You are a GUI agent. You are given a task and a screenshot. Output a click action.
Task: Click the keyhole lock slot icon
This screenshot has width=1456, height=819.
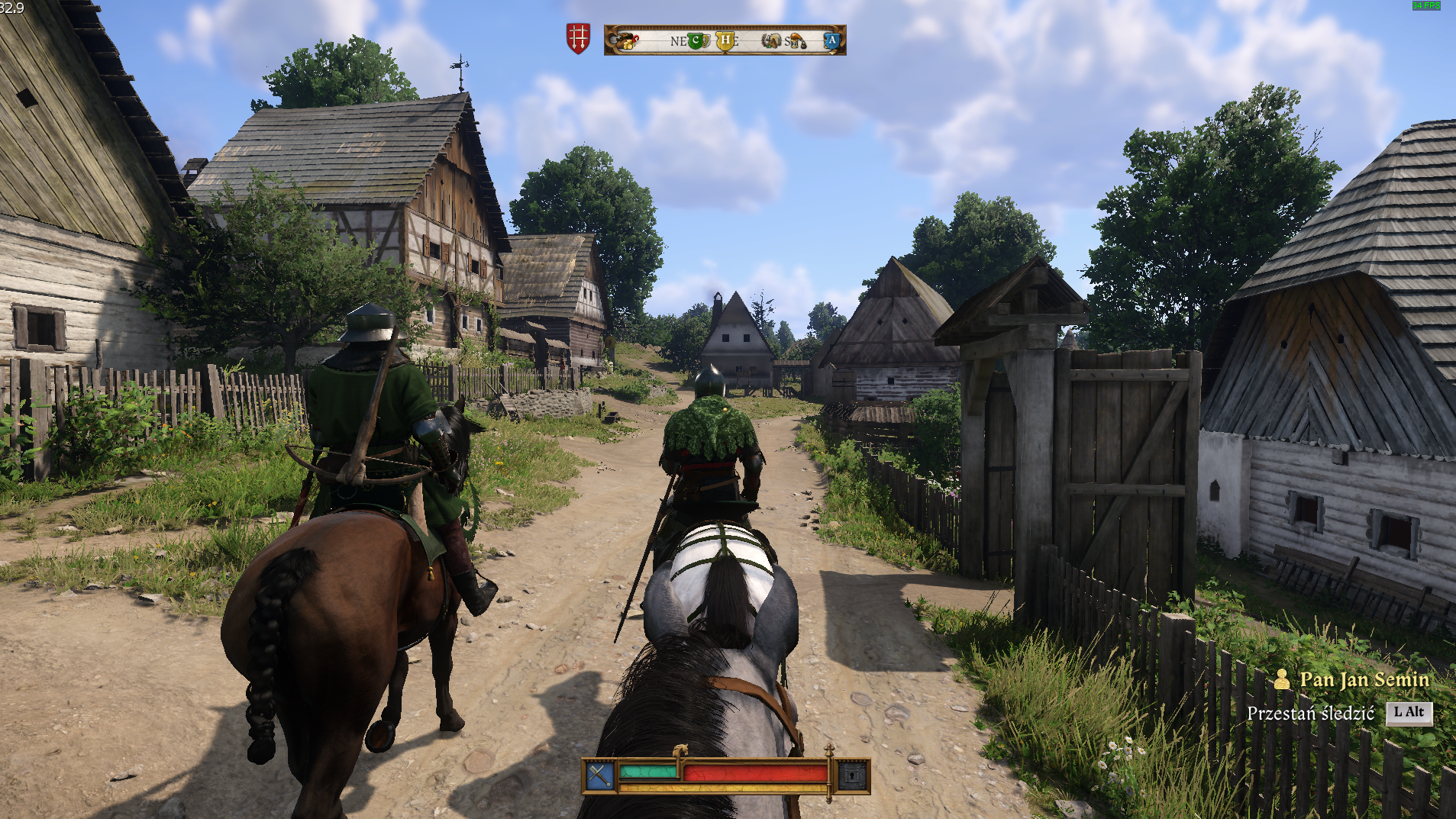tap(852, 776)
